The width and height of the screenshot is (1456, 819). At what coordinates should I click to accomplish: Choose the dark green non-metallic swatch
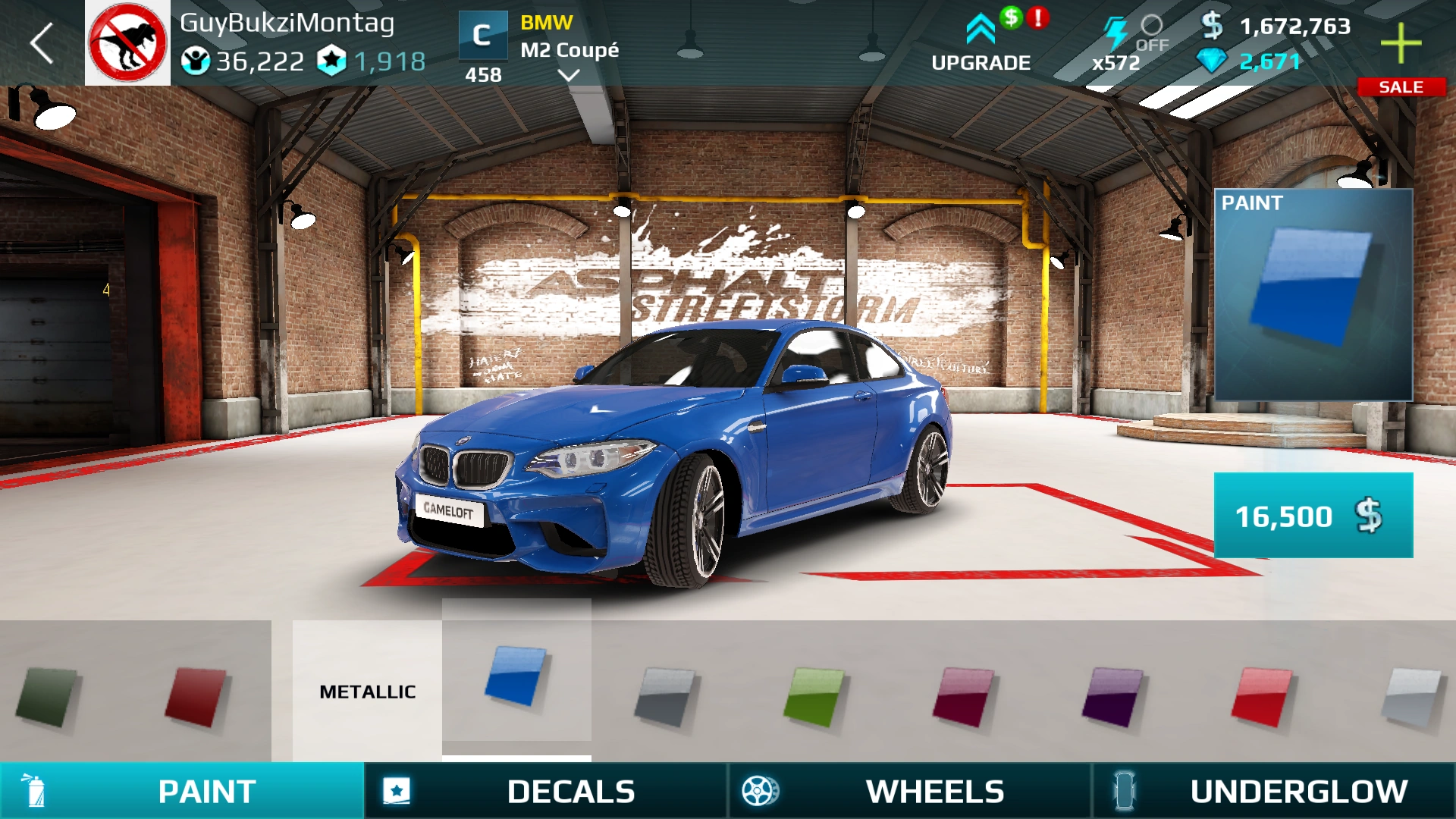click(47, 696)
